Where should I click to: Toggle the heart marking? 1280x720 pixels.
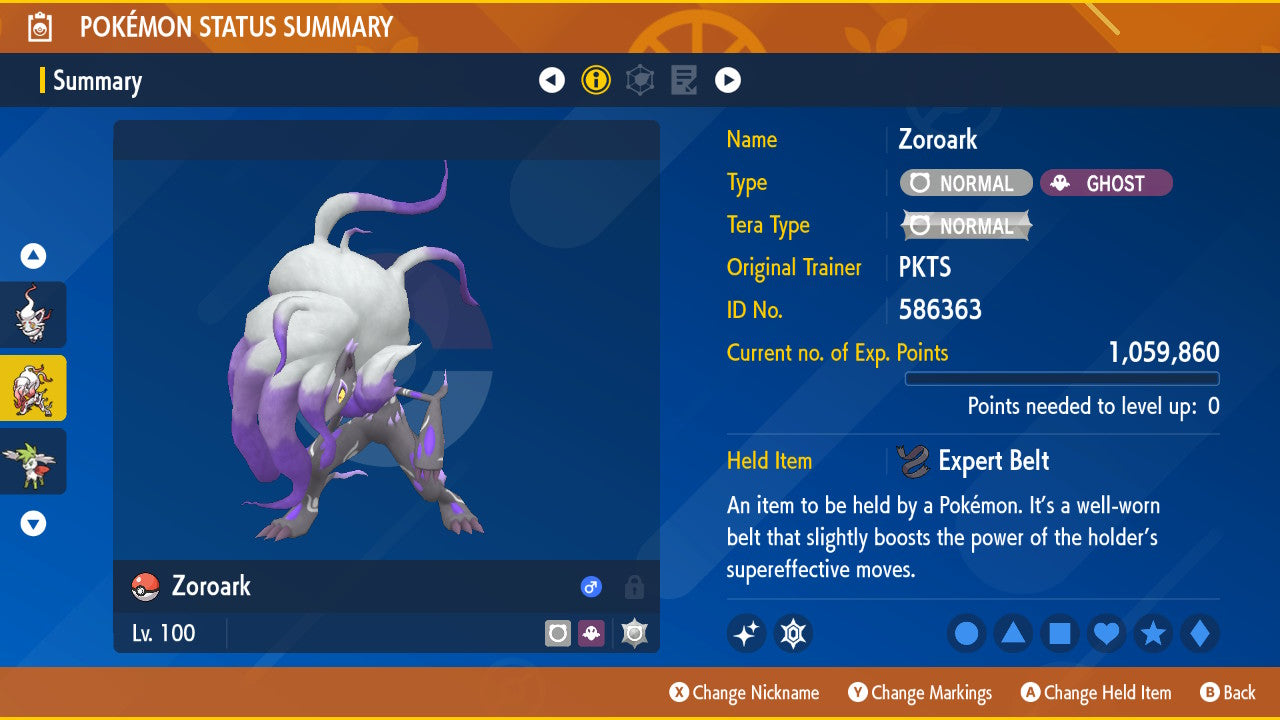[1106, 634]
